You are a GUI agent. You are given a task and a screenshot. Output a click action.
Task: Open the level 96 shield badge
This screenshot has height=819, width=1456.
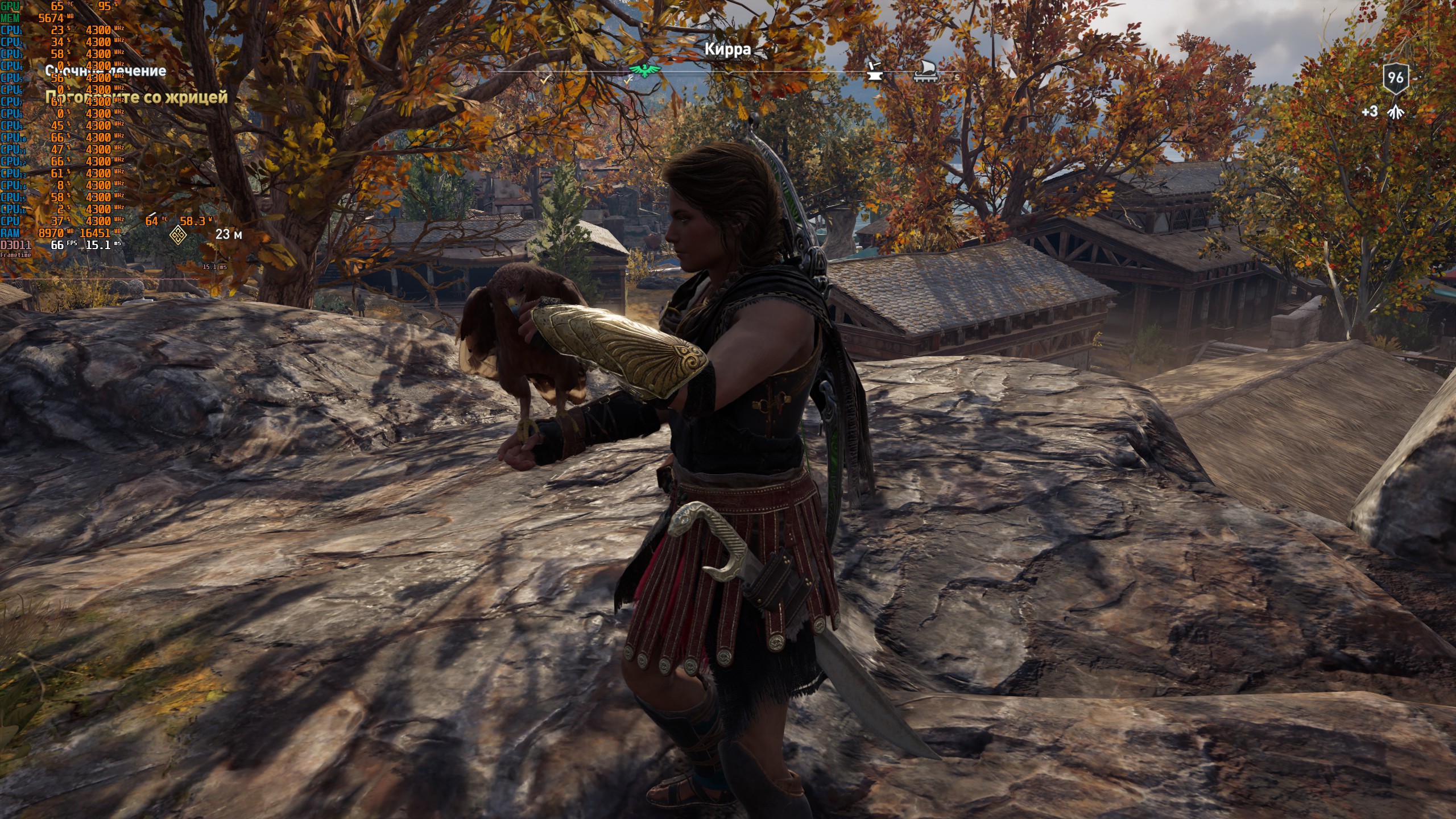(x=1395, y=77)
